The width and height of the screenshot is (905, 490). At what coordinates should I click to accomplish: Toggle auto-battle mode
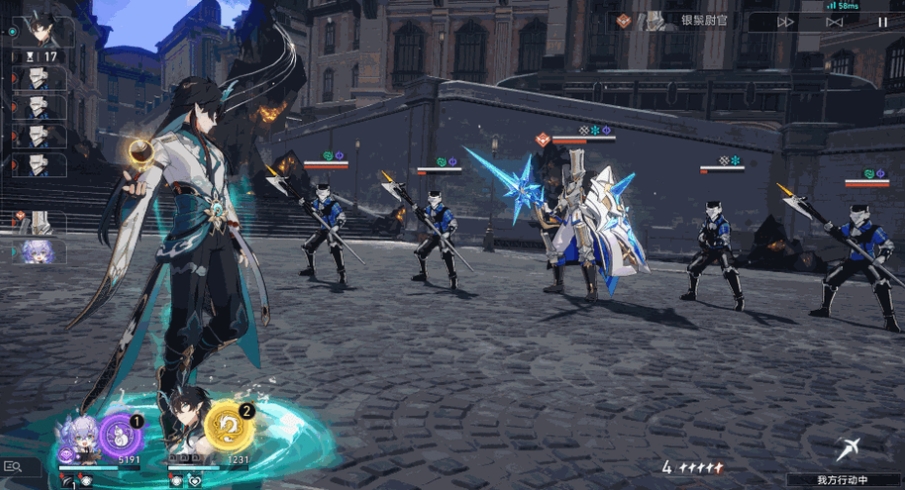click(x=834, y=22)
